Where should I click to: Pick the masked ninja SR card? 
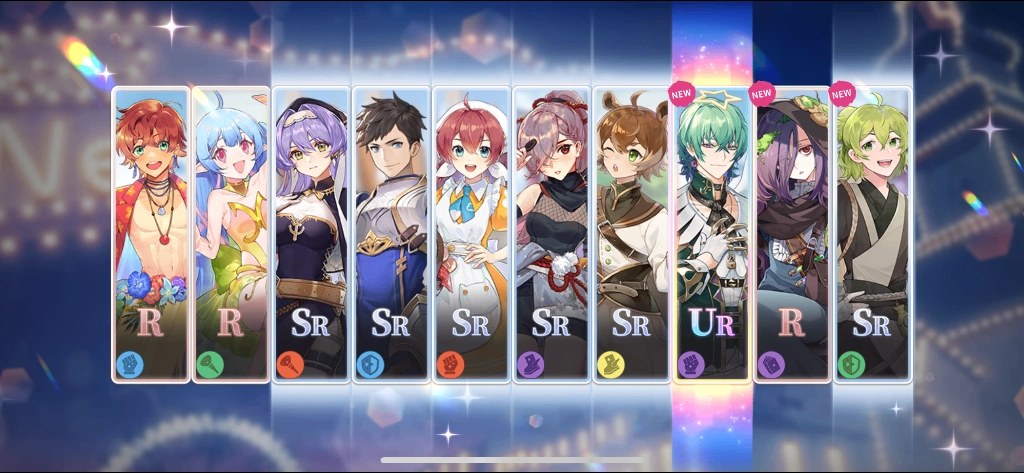(551, 235)
